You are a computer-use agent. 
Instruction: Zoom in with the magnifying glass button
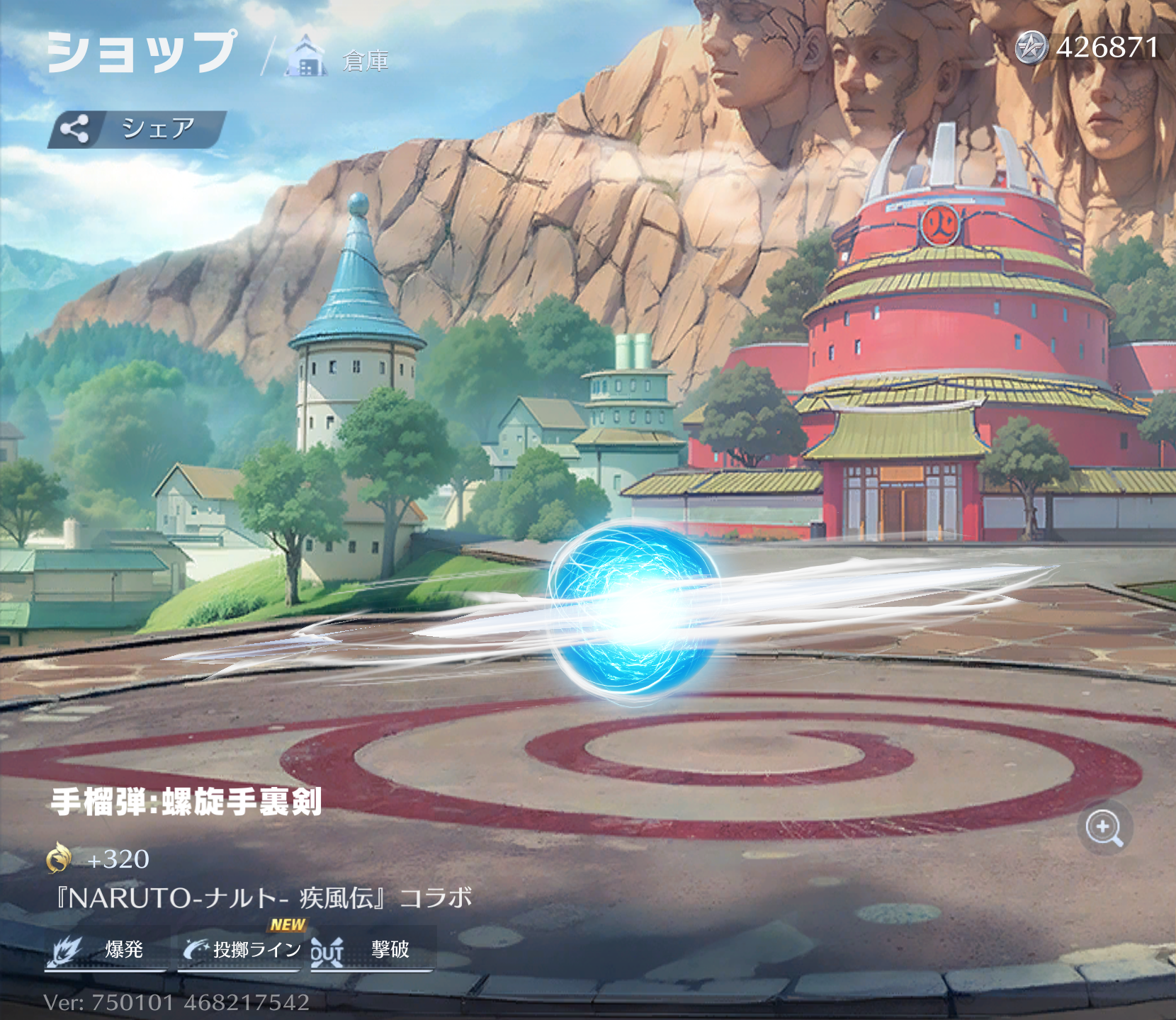[x=1104, y=827]
